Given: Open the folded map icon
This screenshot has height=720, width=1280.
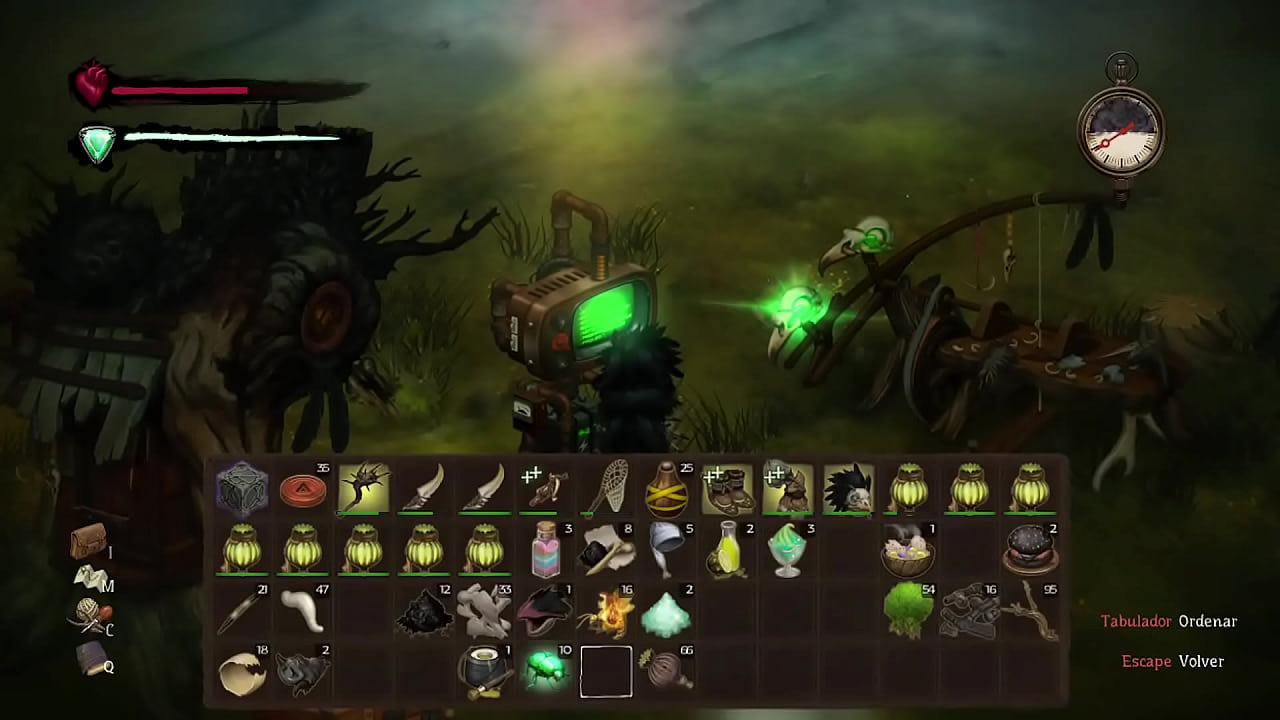Looking at the screenshot, I should (88, 579).
